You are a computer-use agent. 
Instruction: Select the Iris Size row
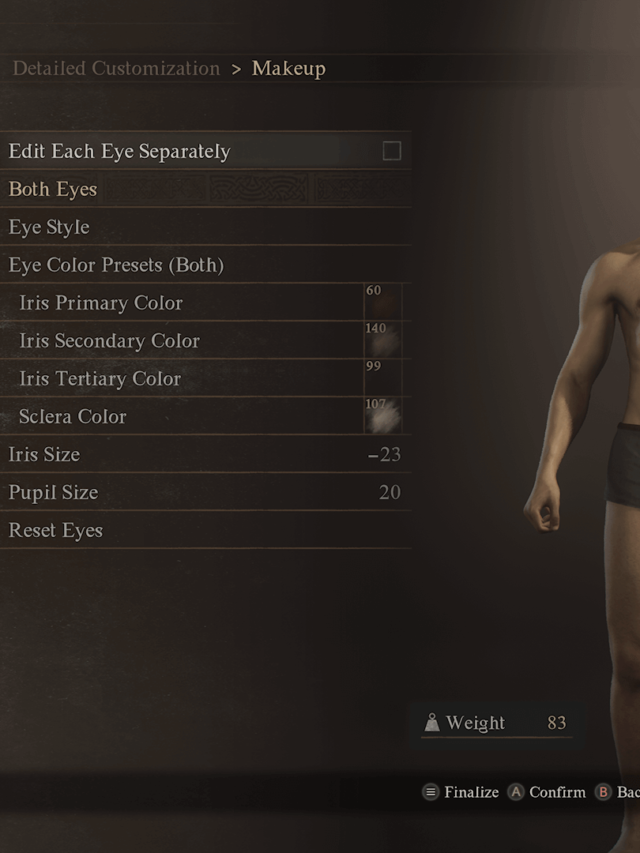pyautogui.click(x=200, y=454)
